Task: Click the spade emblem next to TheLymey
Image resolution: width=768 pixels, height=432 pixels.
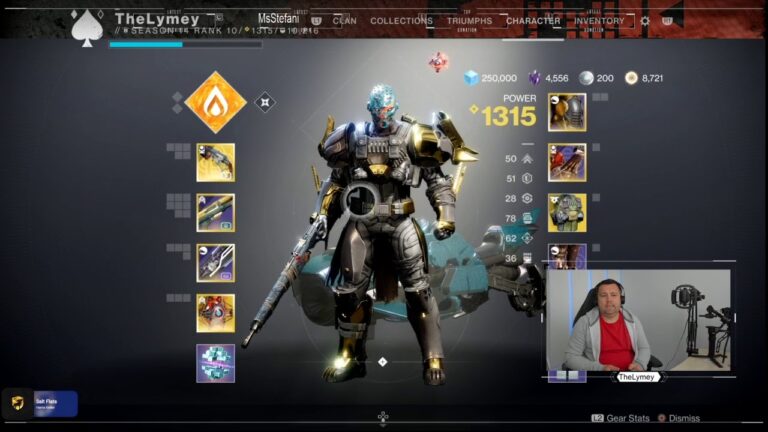Action: tap(87, 27)
